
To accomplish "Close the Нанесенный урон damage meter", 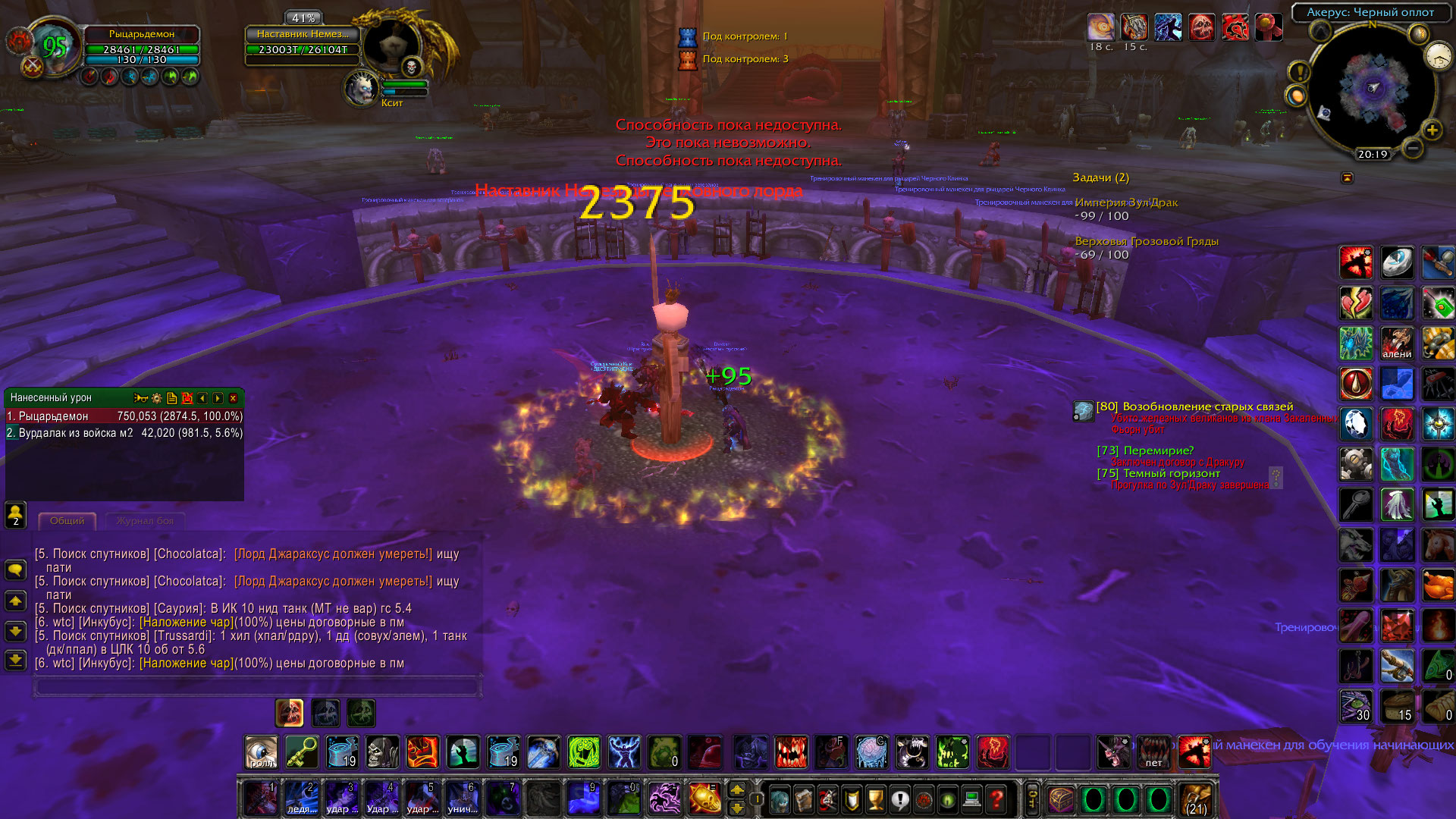I will tap(234, 398).
